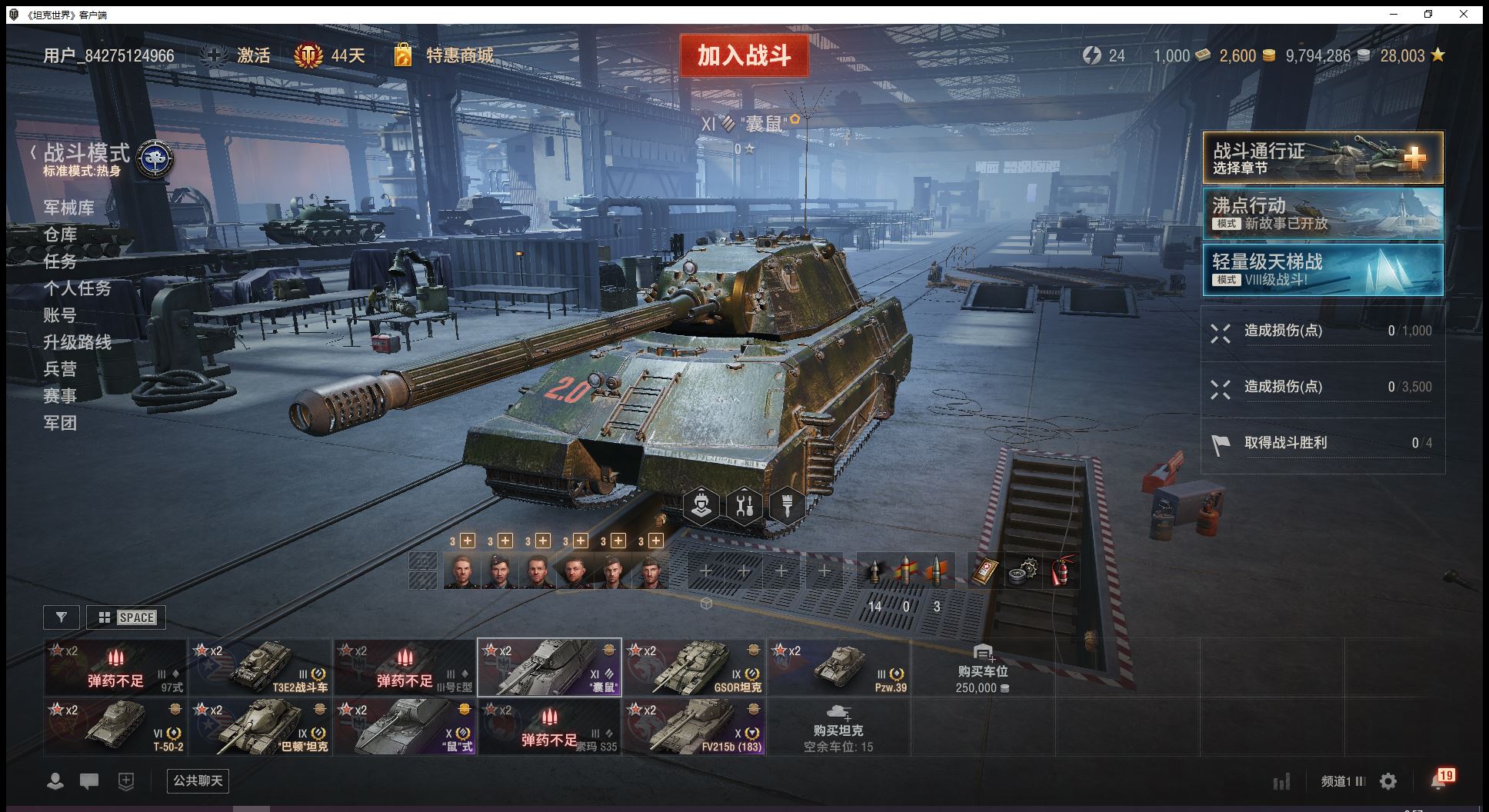
Task: Select the 轻量级天梯战 mode banner
Action: 1322,270
